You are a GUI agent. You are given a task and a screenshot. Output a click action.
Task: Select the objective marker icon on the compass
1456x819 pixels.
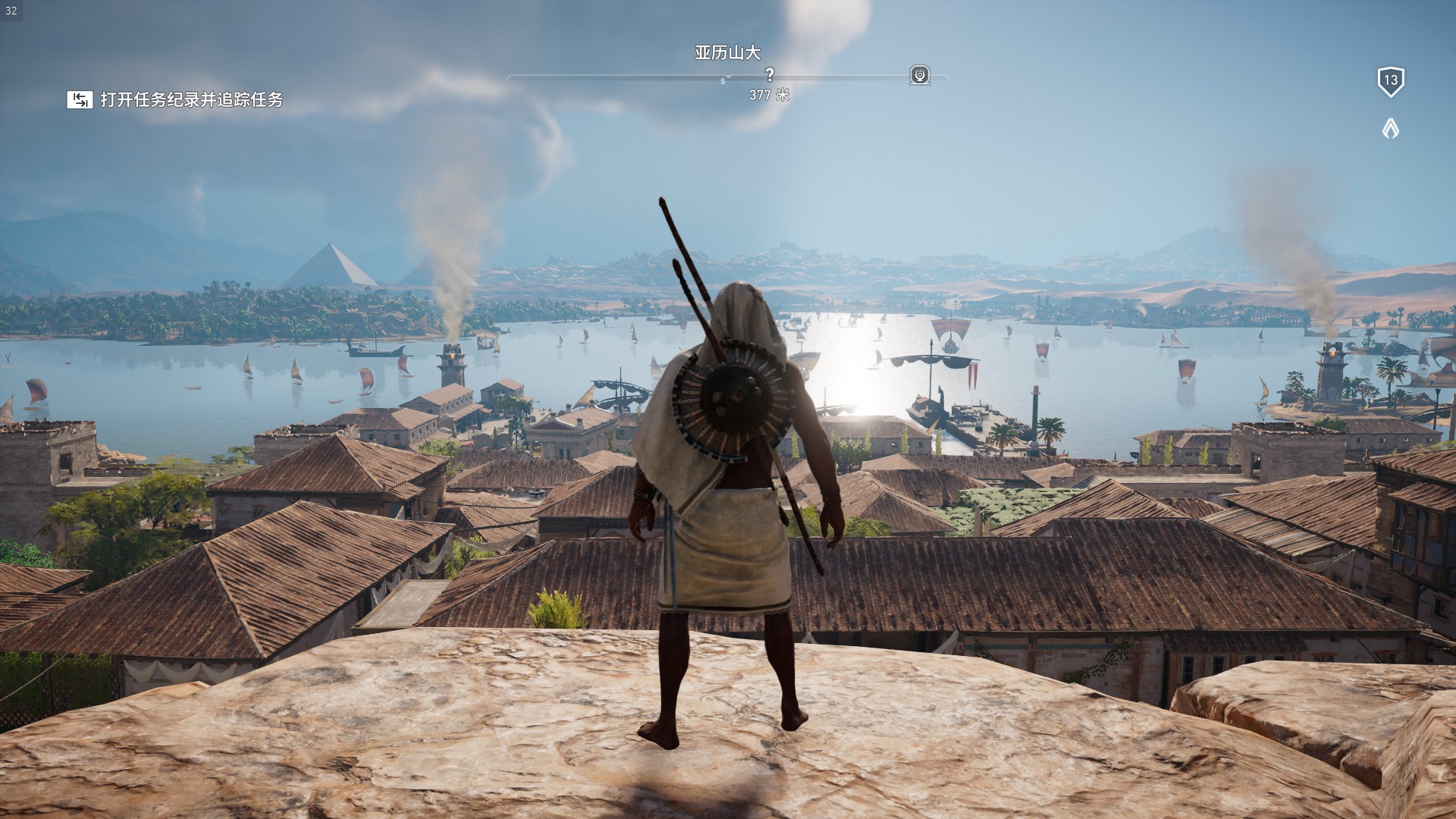(920, 75)
